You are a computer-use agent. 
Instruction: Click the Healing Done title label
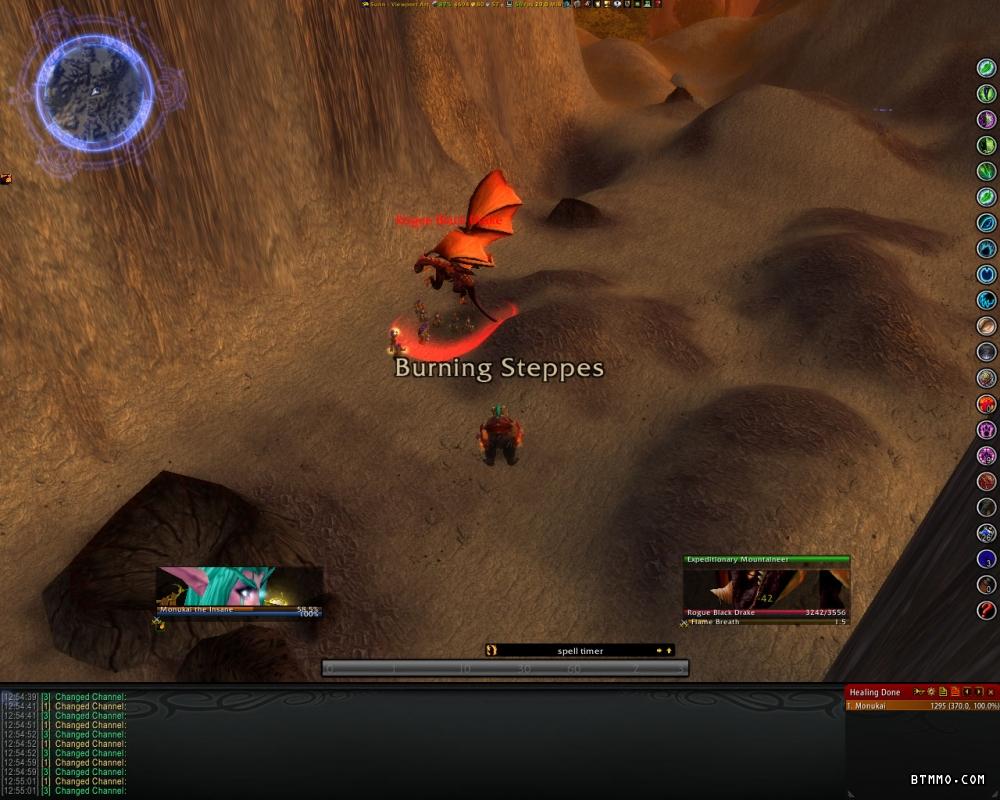coord(875,692)
